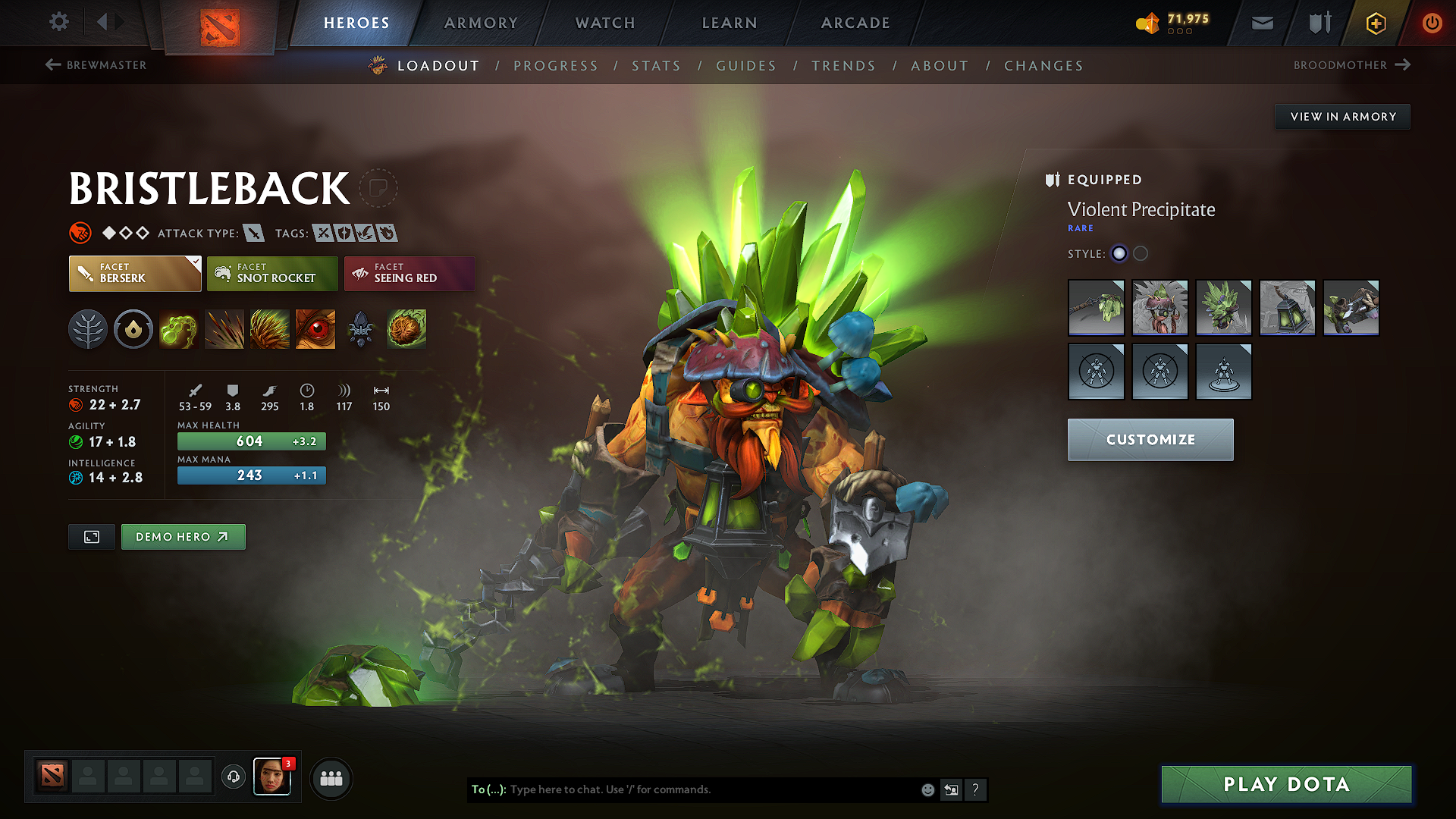Viewport: 1456px width, 819px height.
Task: Open the settings gear in the top-left corner
Action: [58, 22]
